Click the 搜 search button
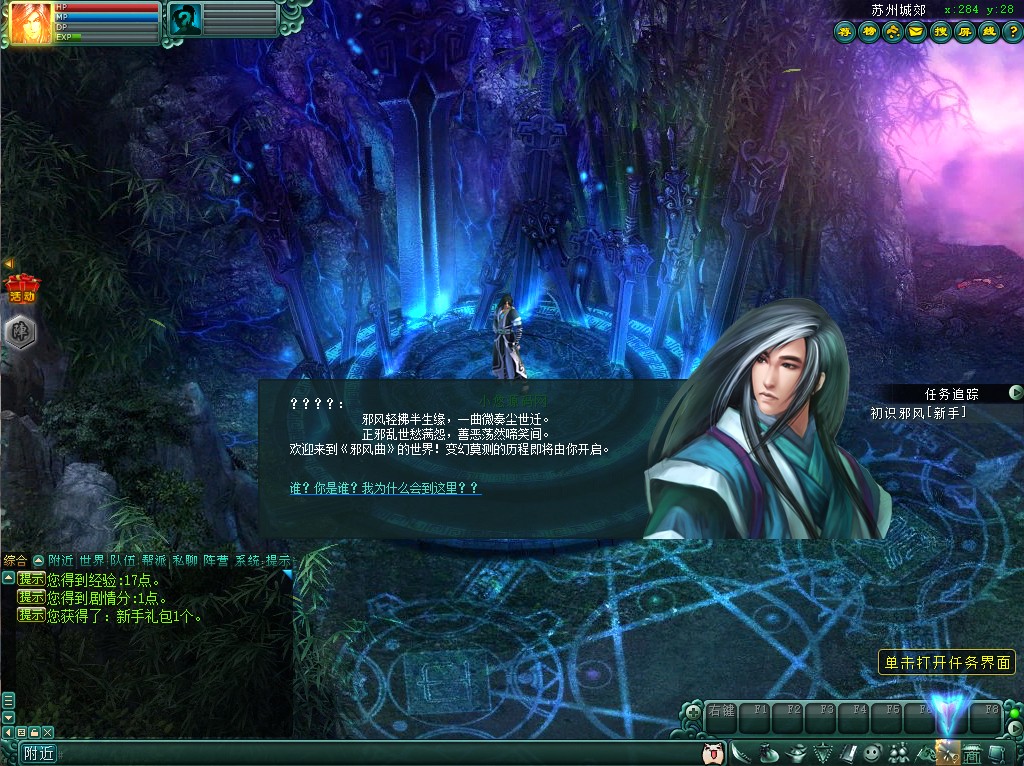The height and width of the screenshot is (766, 1024). [x=940, y=32]
